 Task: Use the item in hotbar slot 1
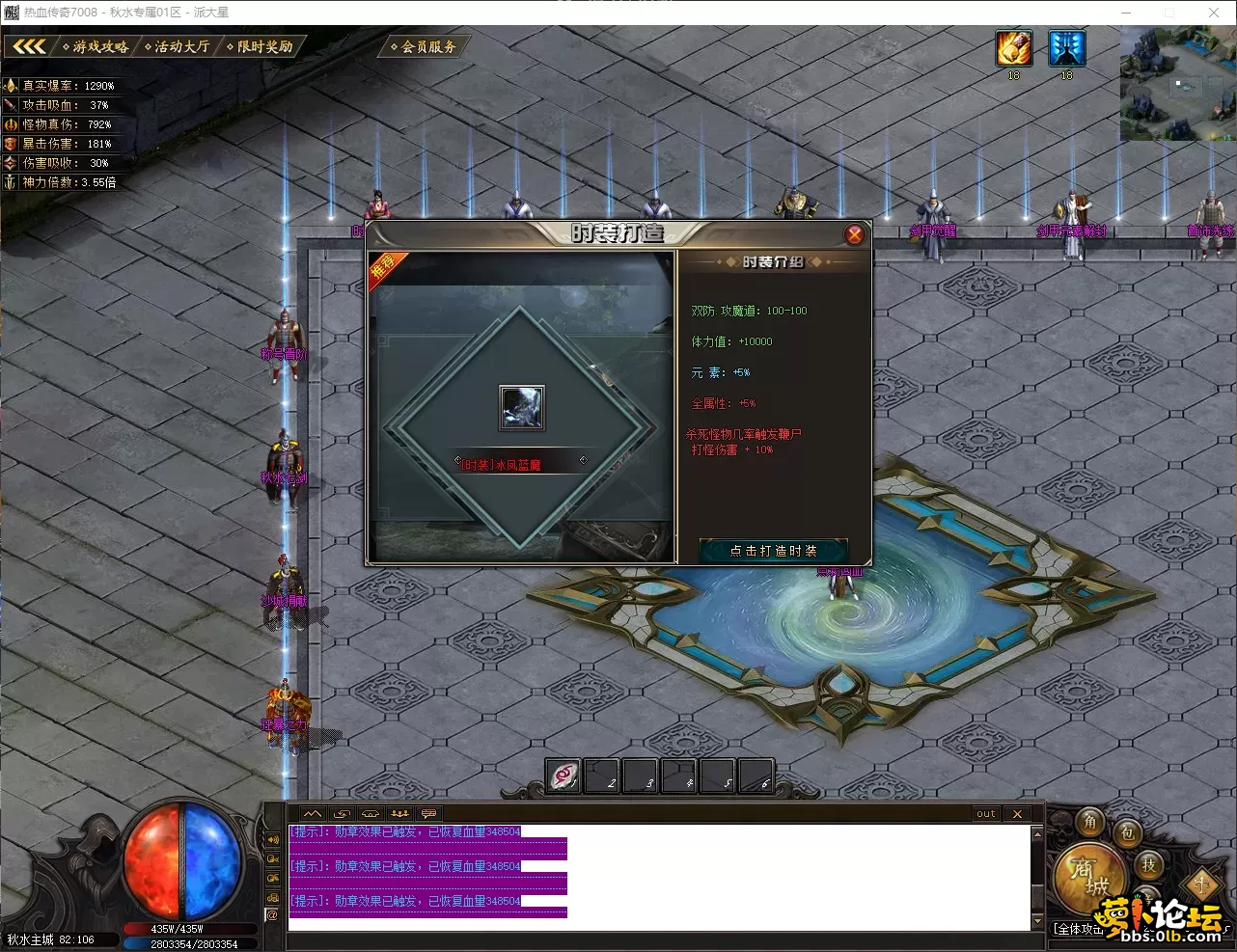[564, 776]
